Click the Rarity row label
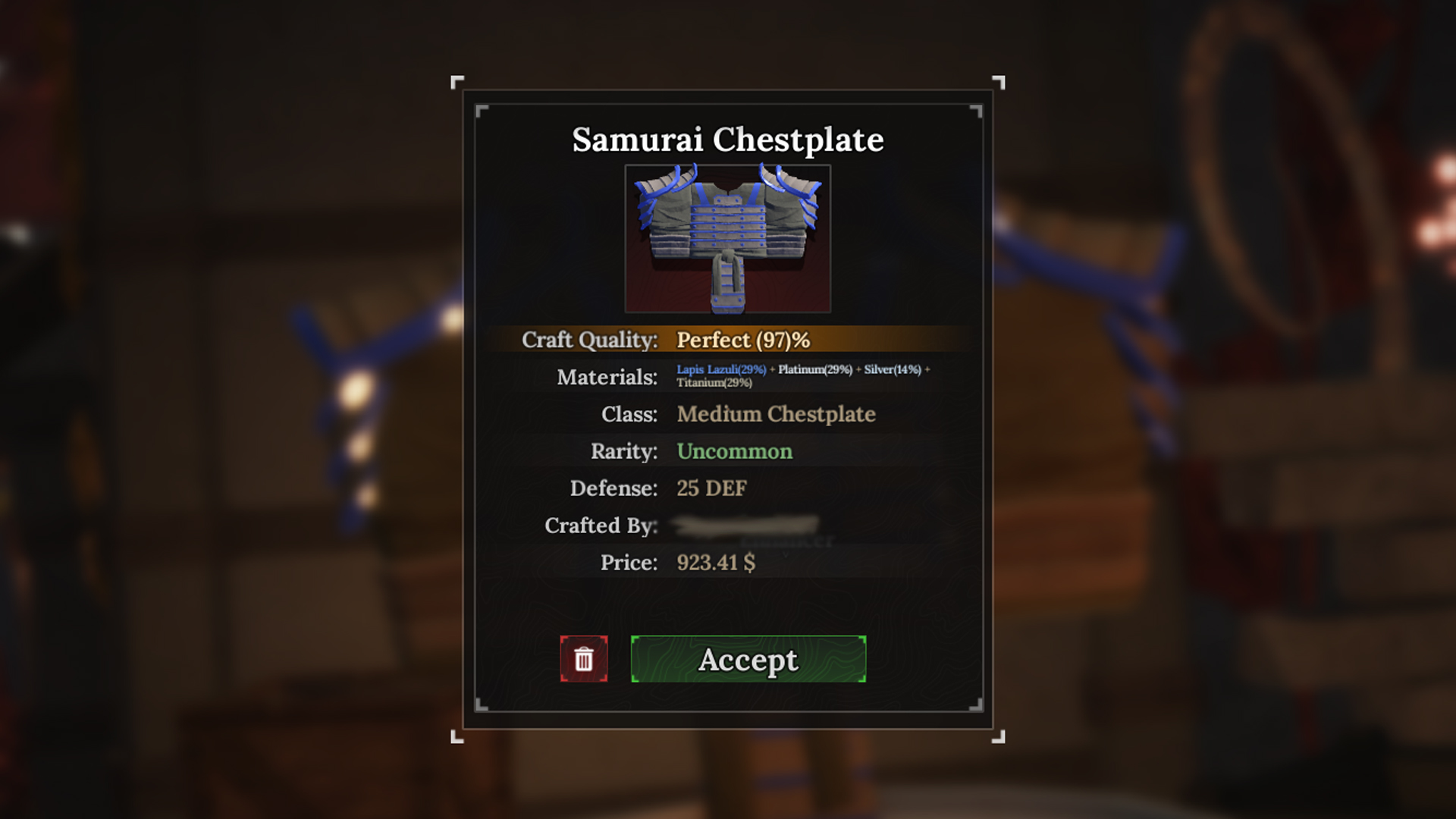Screen dimensions: 1456x819 click(623, 450)
